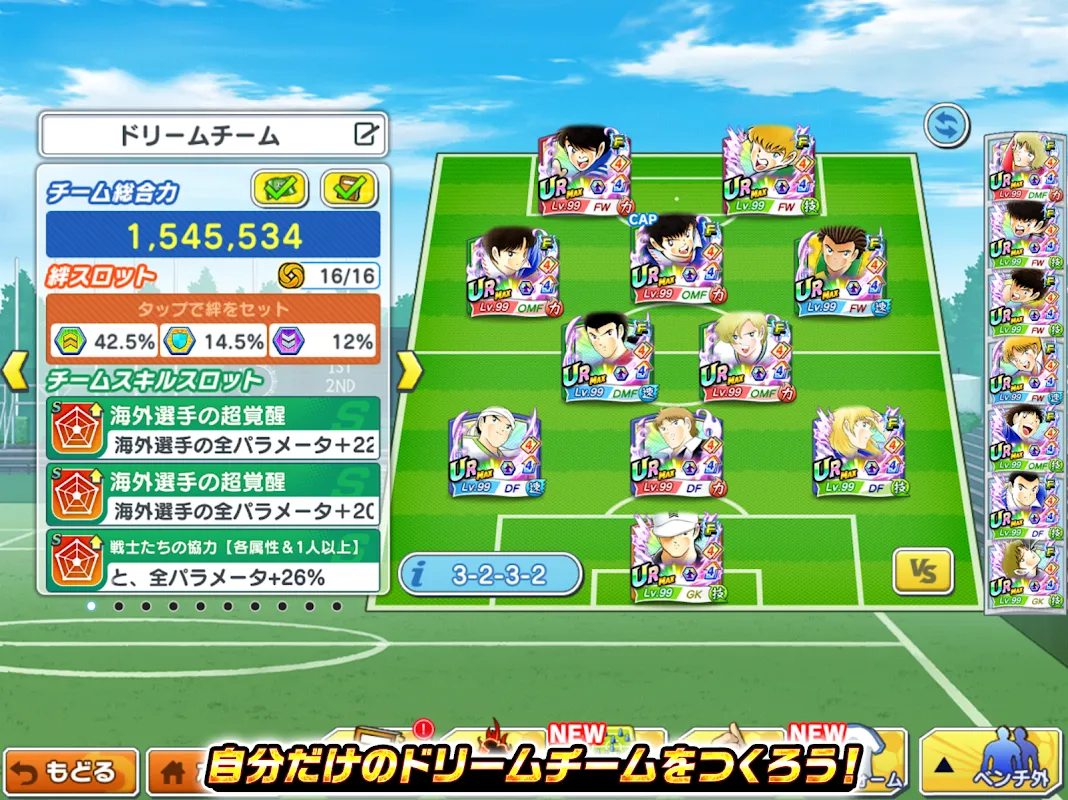Return with the もどる back button
This screenshot has width=1068, height=800.
(x=76, y=772)
